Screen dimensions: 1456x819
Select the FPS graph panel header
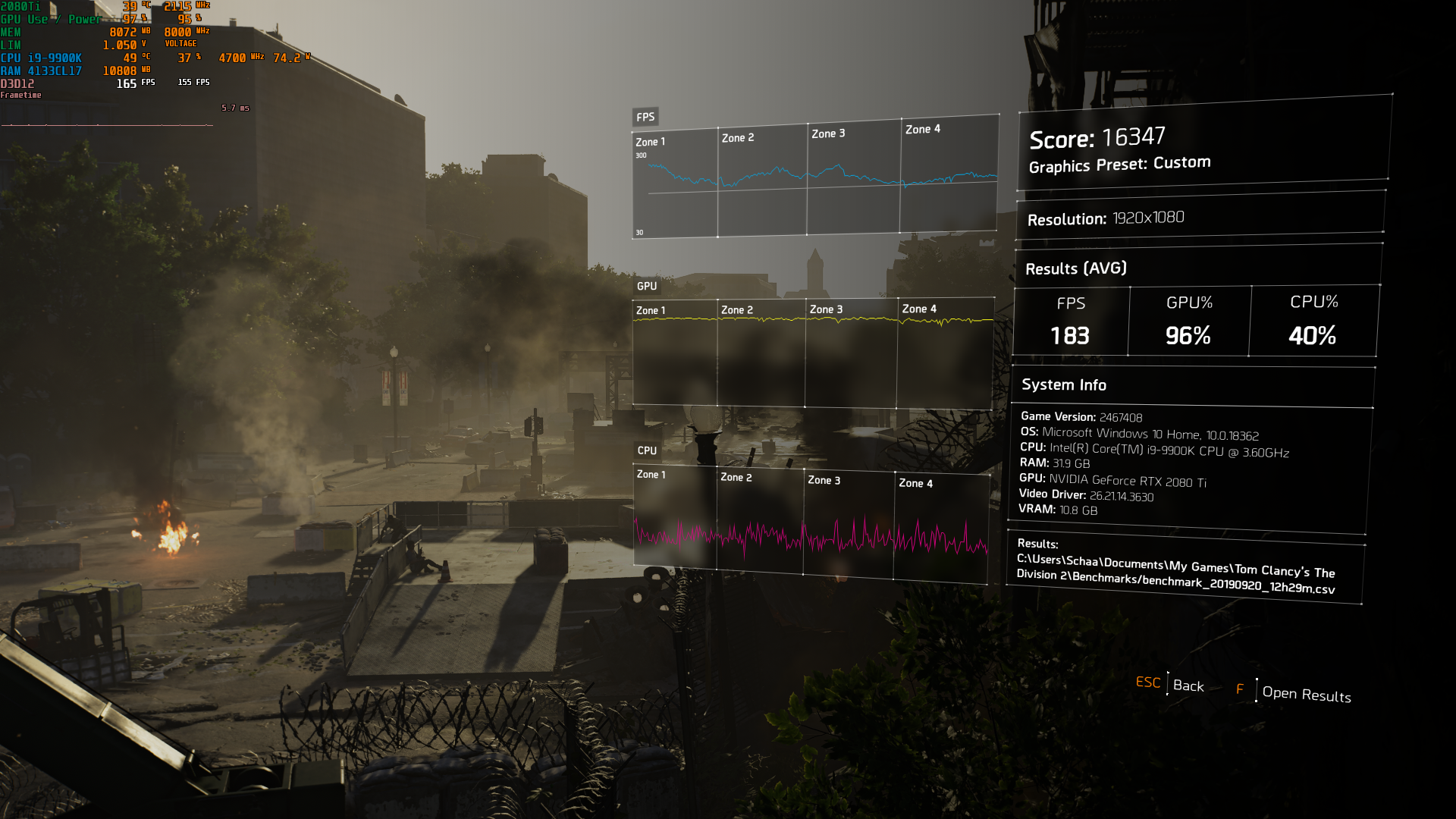point(646,117)
